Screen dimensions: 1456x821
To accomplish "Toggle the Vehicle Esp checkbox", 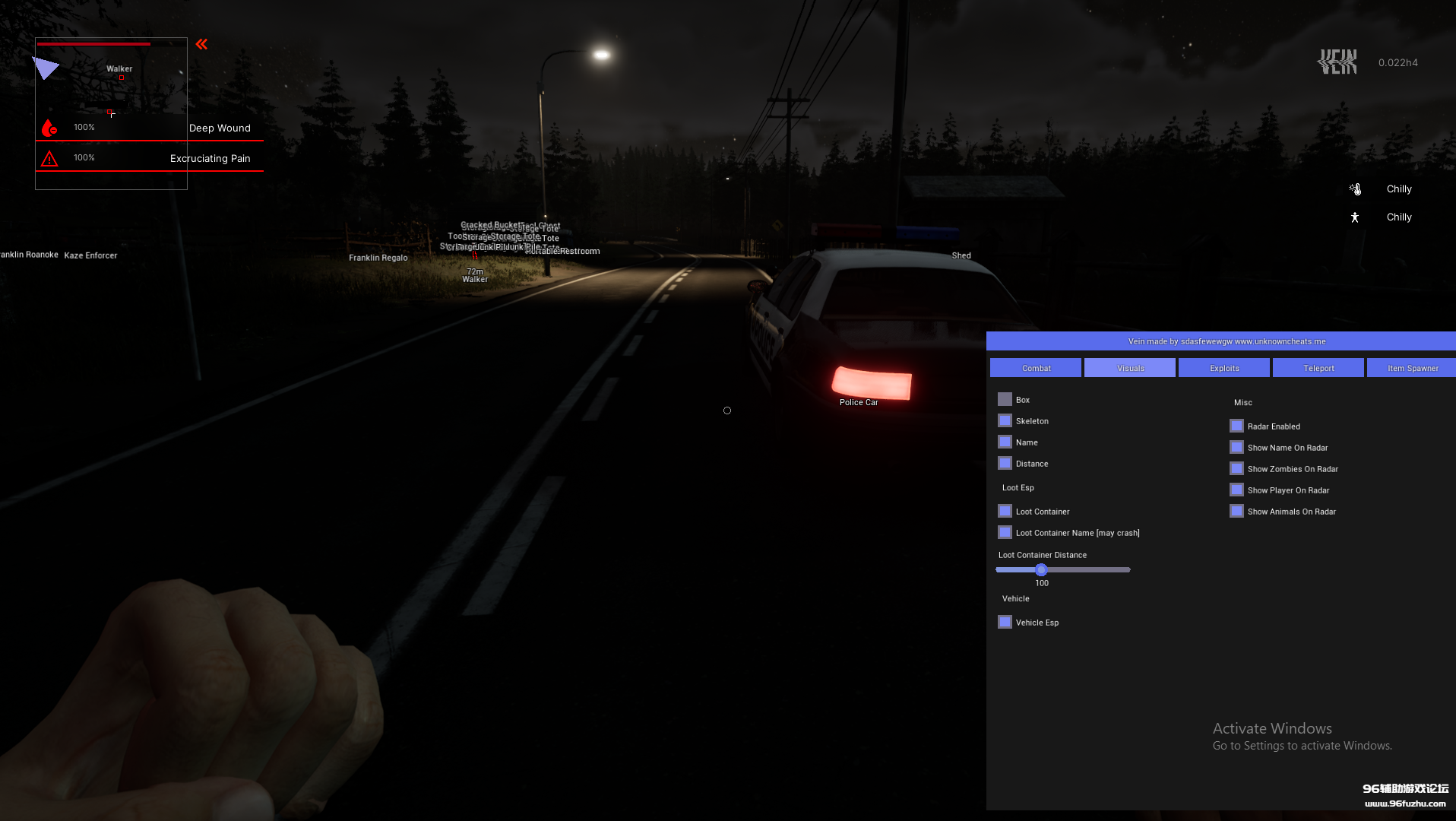I will tap(1005, 622).
